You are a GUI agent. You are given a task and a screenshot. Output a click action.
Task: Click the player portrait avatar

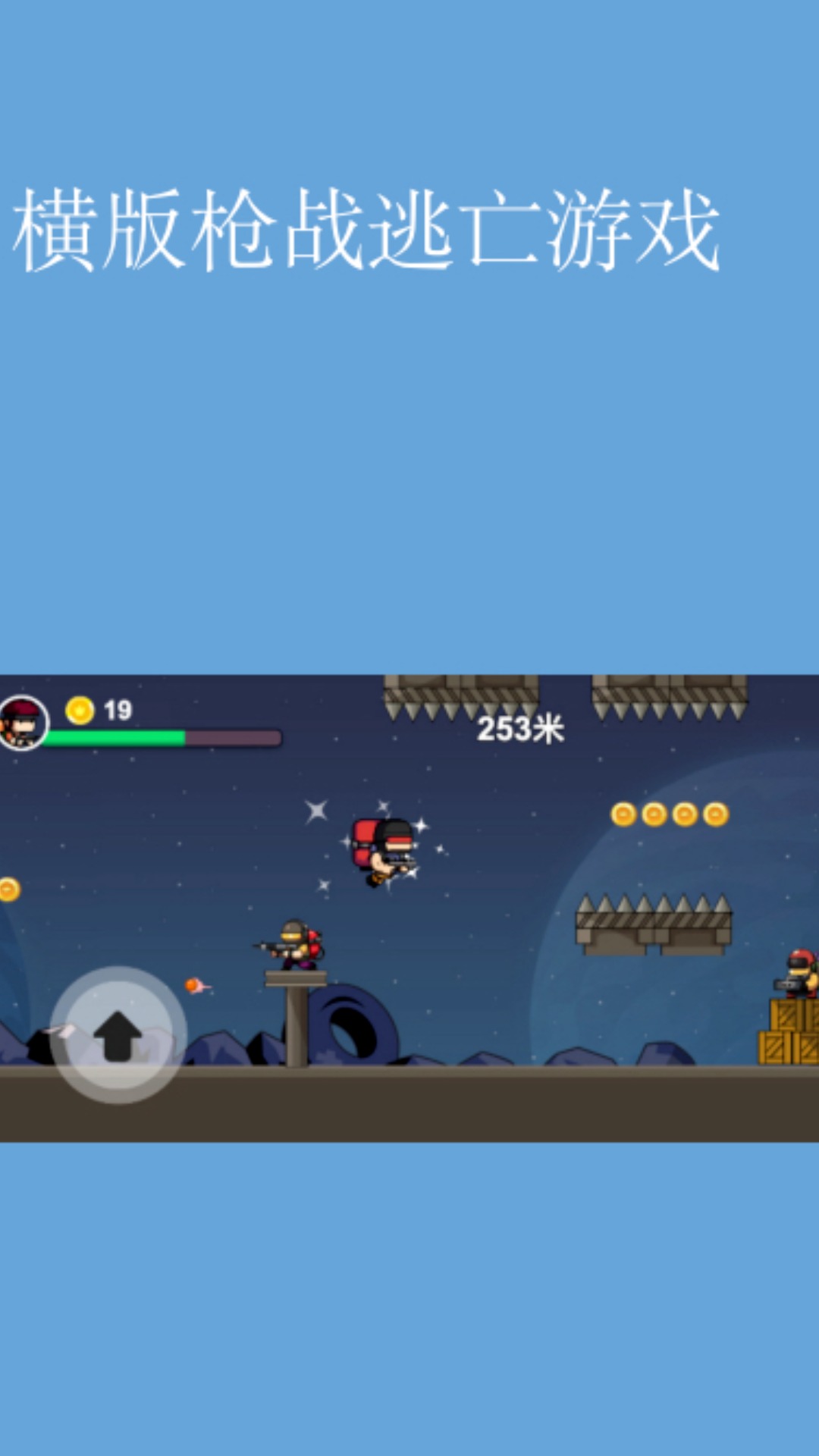click(x=23, y=723)
